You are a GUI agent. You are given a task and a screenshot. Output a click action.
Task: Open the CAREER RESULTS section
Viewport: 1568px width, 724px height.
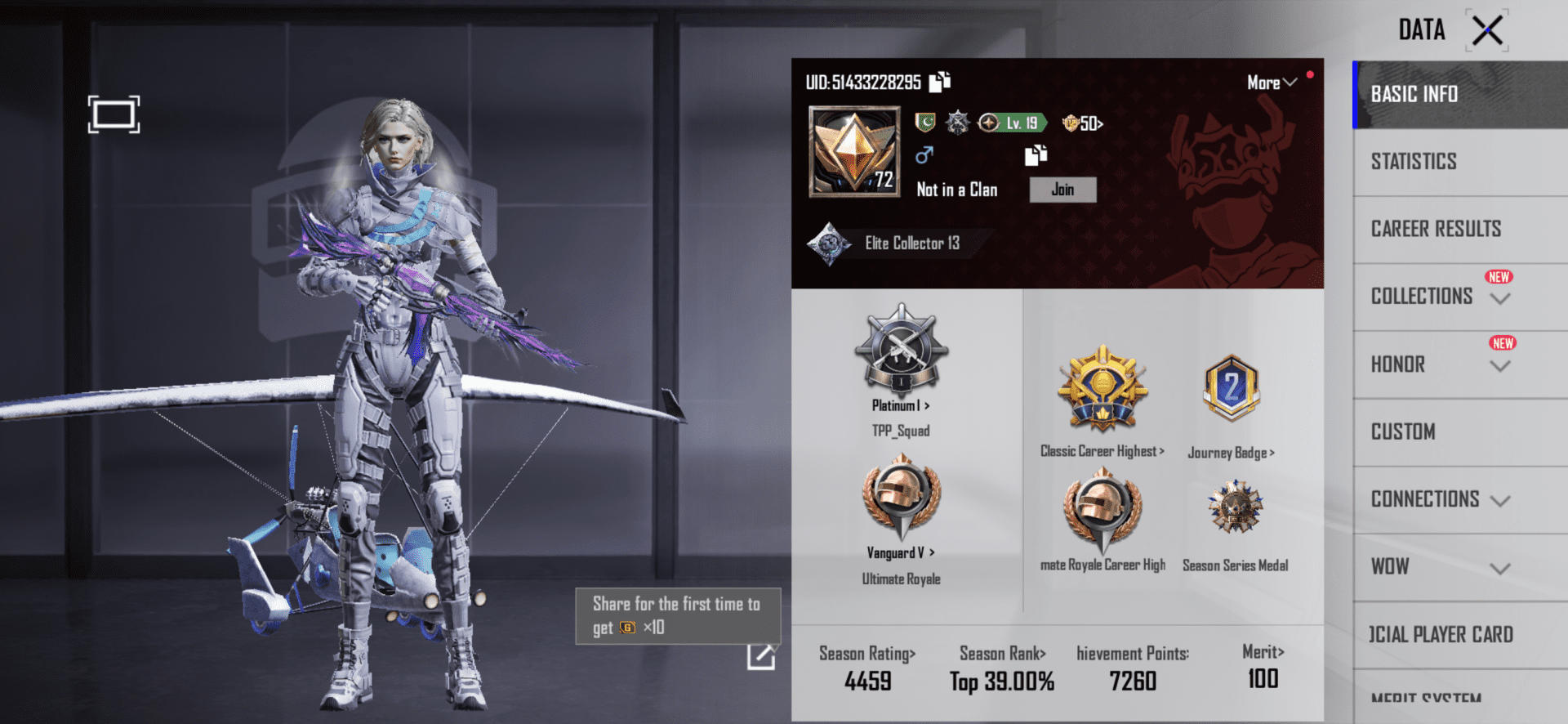[x=1436, y=229]
